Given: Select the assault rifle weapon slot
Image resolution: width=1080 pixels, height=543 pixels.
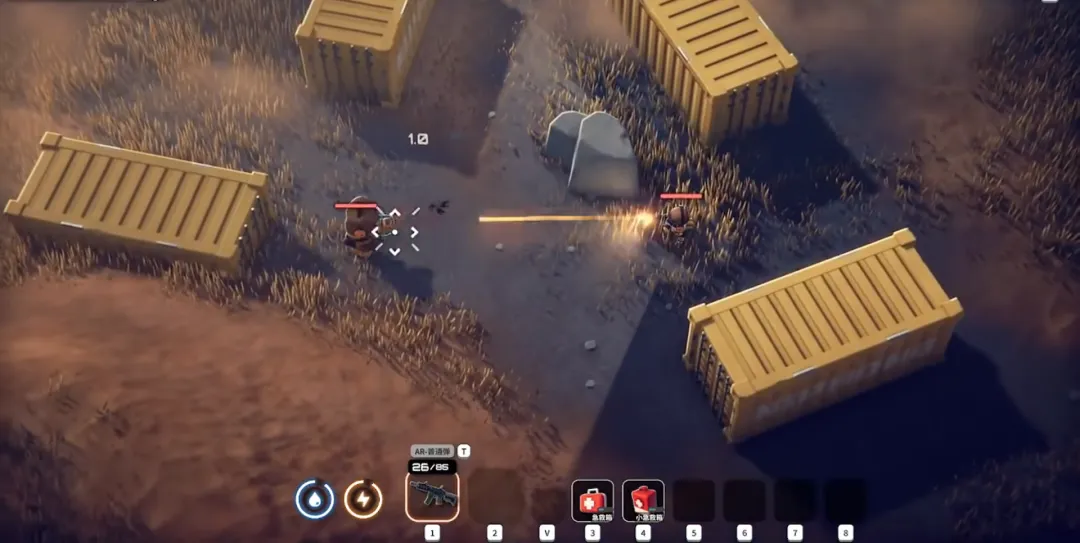Looking at the screenshot, I should [432, 496].
